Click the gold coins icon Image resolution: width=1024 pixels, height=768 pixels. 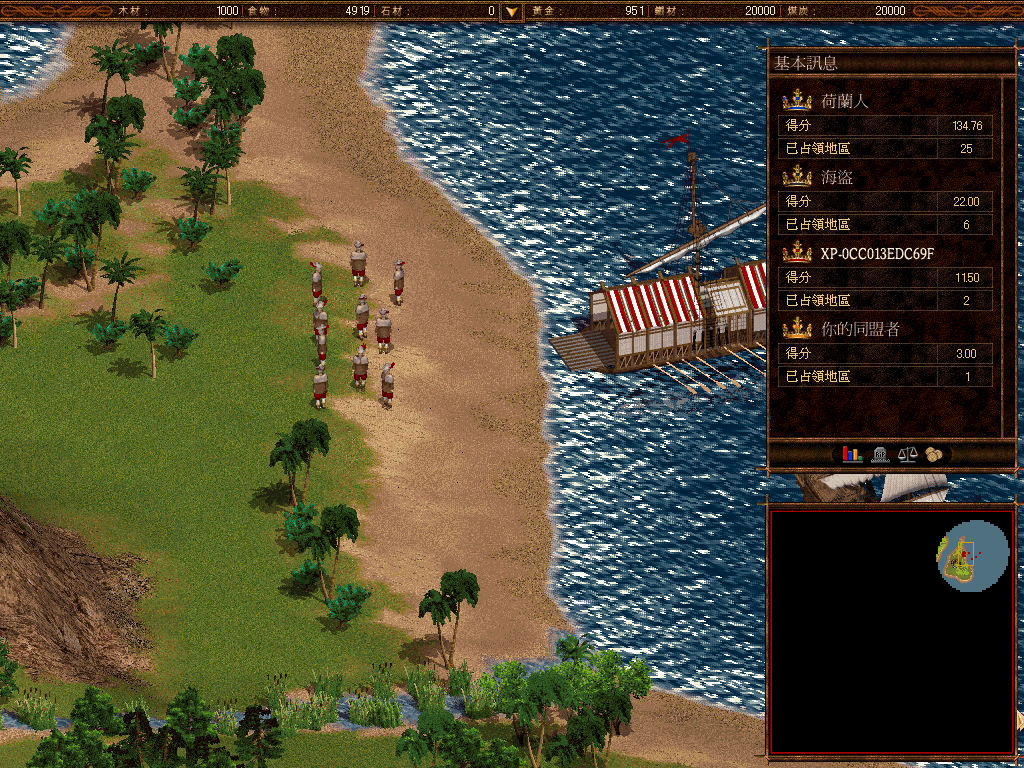[934, 454]
